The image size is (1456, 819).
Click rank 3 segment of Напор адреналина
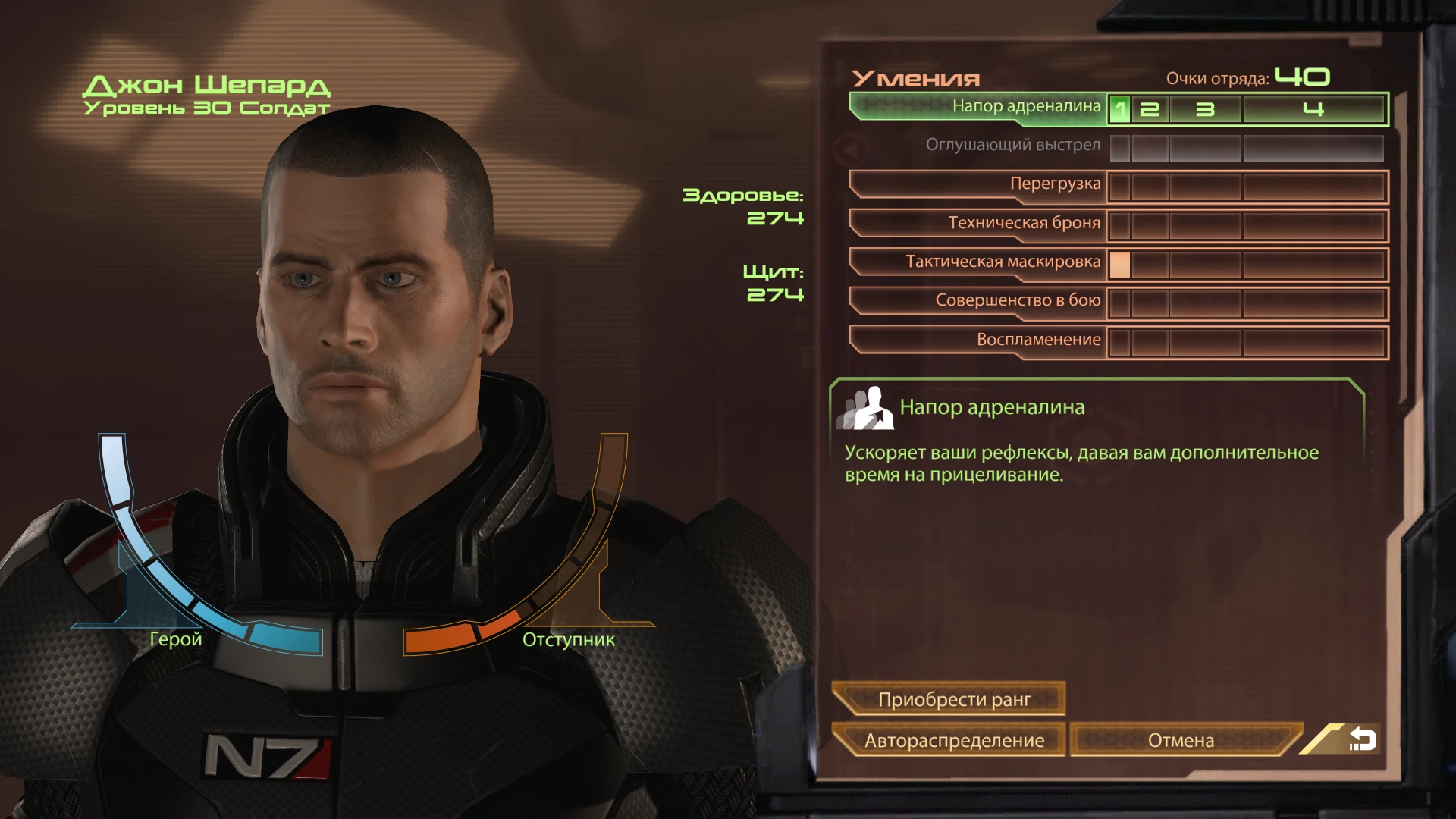1207,109
